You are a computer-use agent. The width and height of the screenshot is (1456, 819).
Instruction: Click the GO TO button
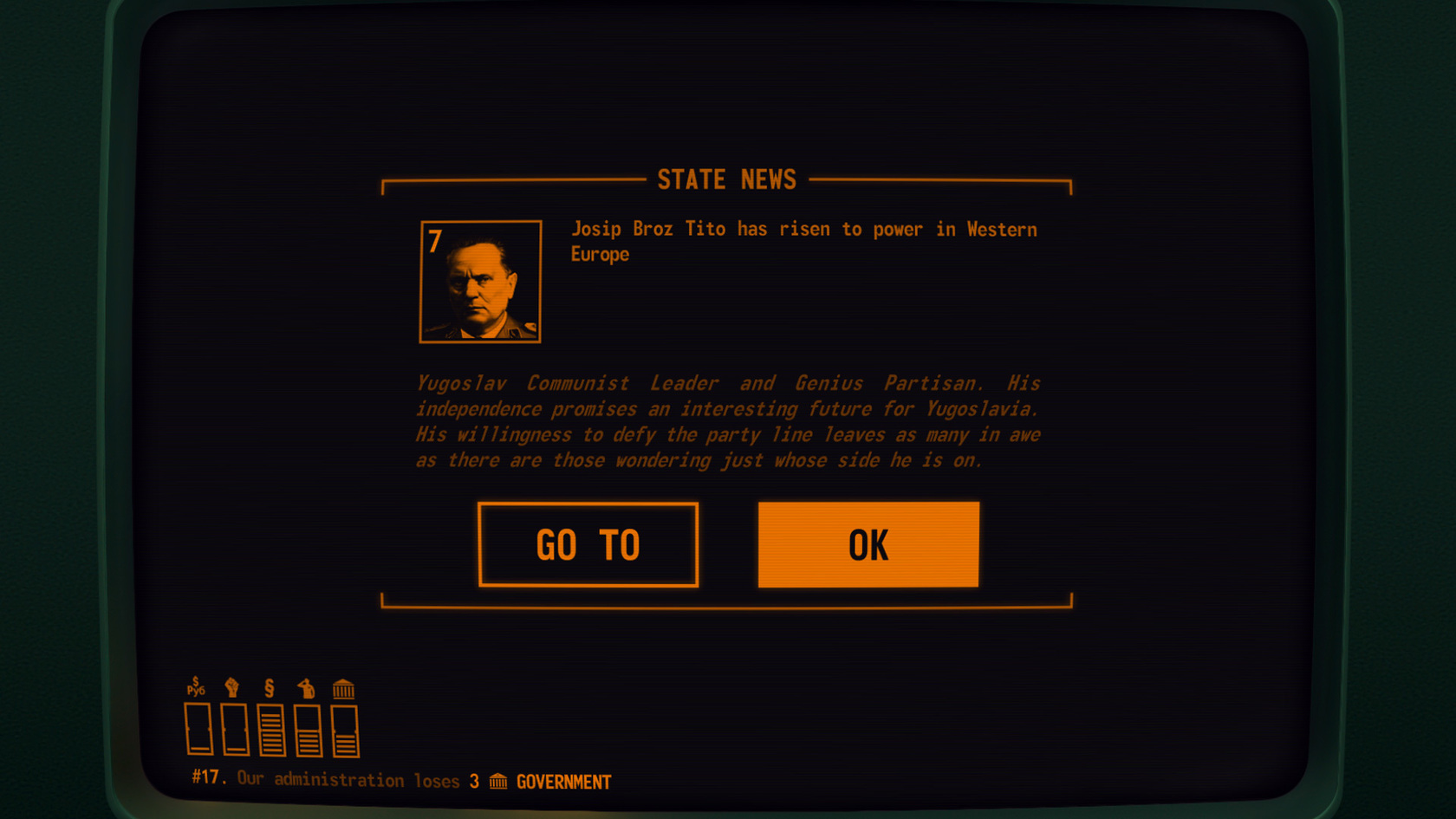(588, 545)
